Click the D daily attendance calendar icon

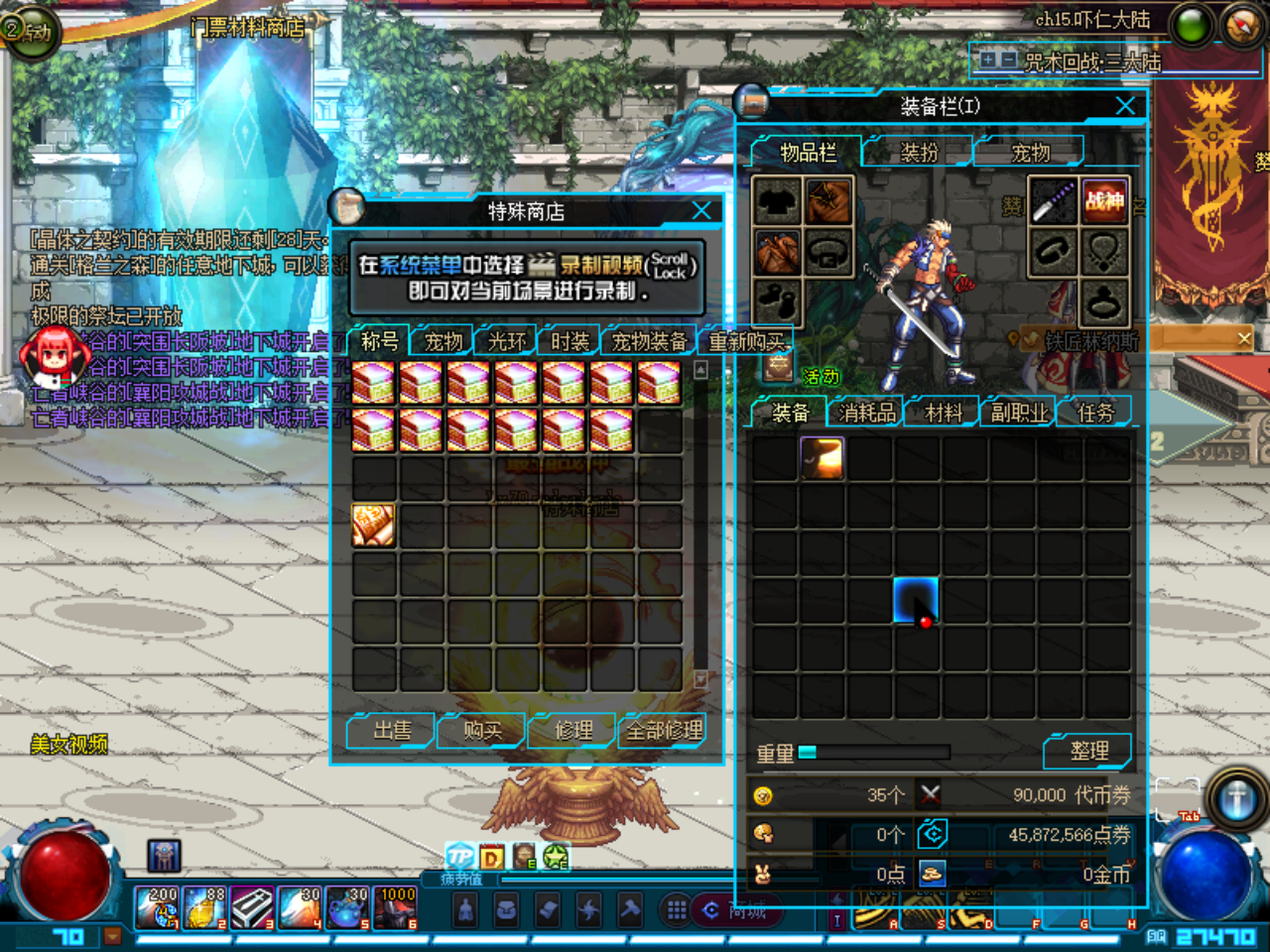tap(491, 855)
